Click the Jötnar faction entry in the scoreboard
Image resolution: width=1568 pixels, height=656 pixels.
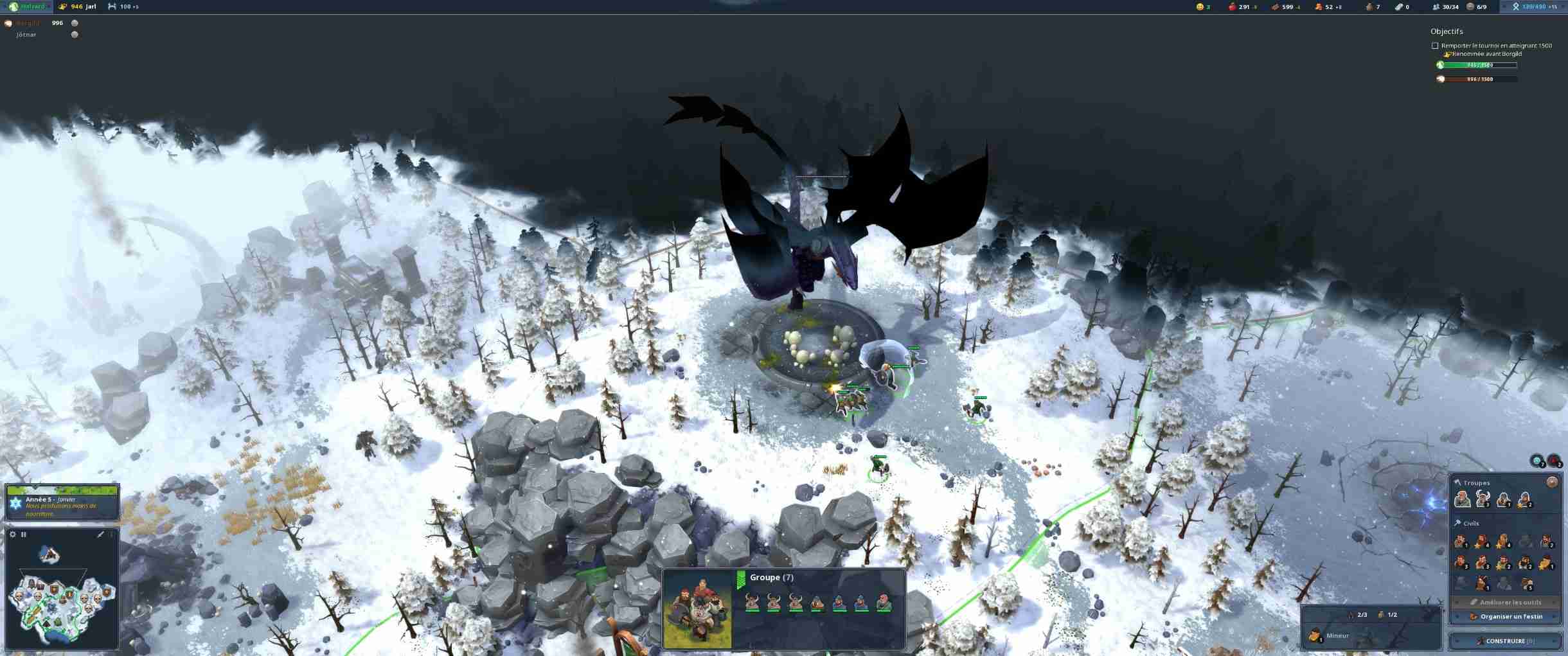pyautogui.click(x=26, y=35)
